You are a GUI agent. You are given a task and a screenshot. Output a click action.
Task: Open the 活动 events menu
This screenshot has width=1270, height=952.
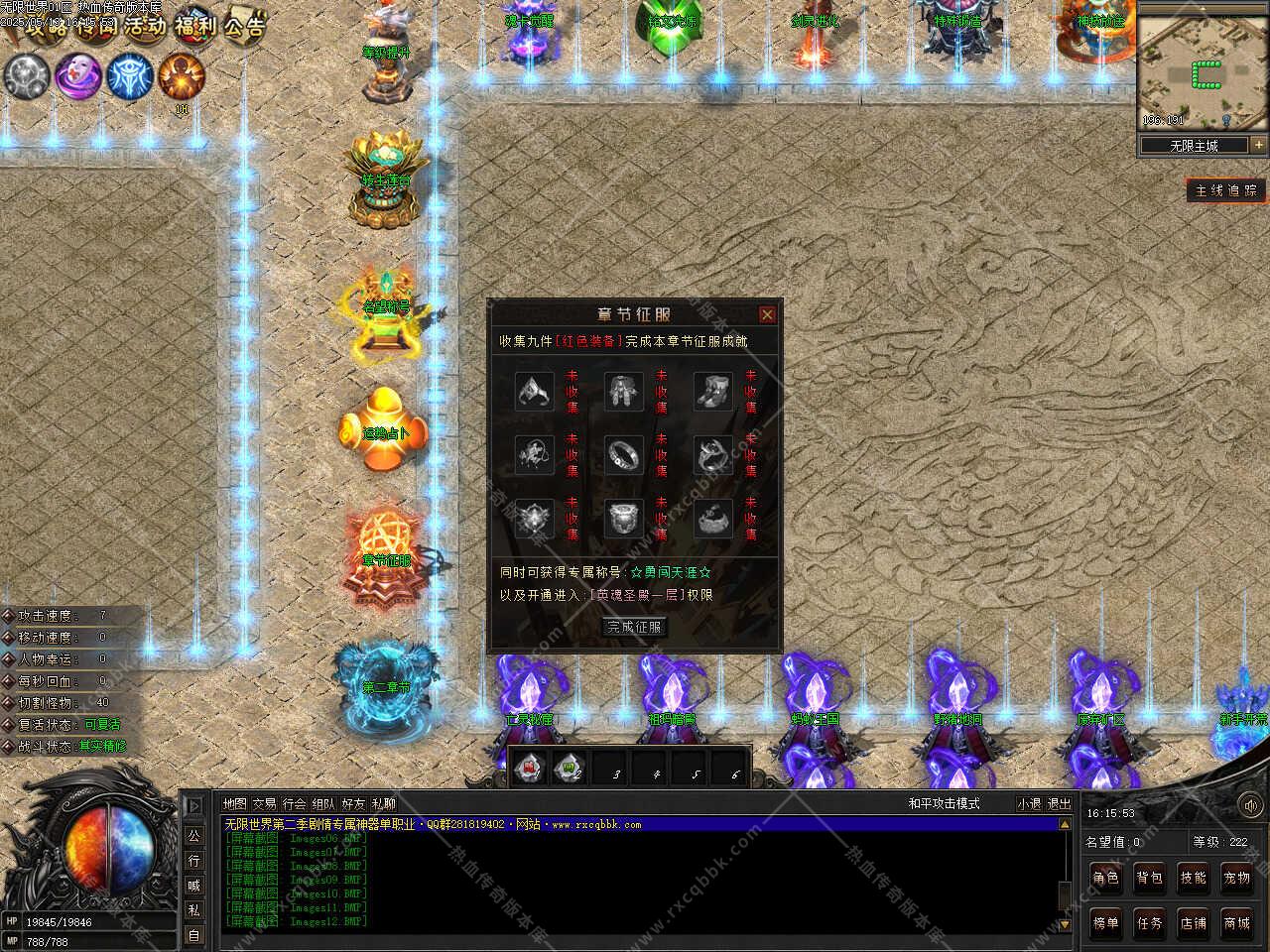pyautogui.click(x=144, y=25)
